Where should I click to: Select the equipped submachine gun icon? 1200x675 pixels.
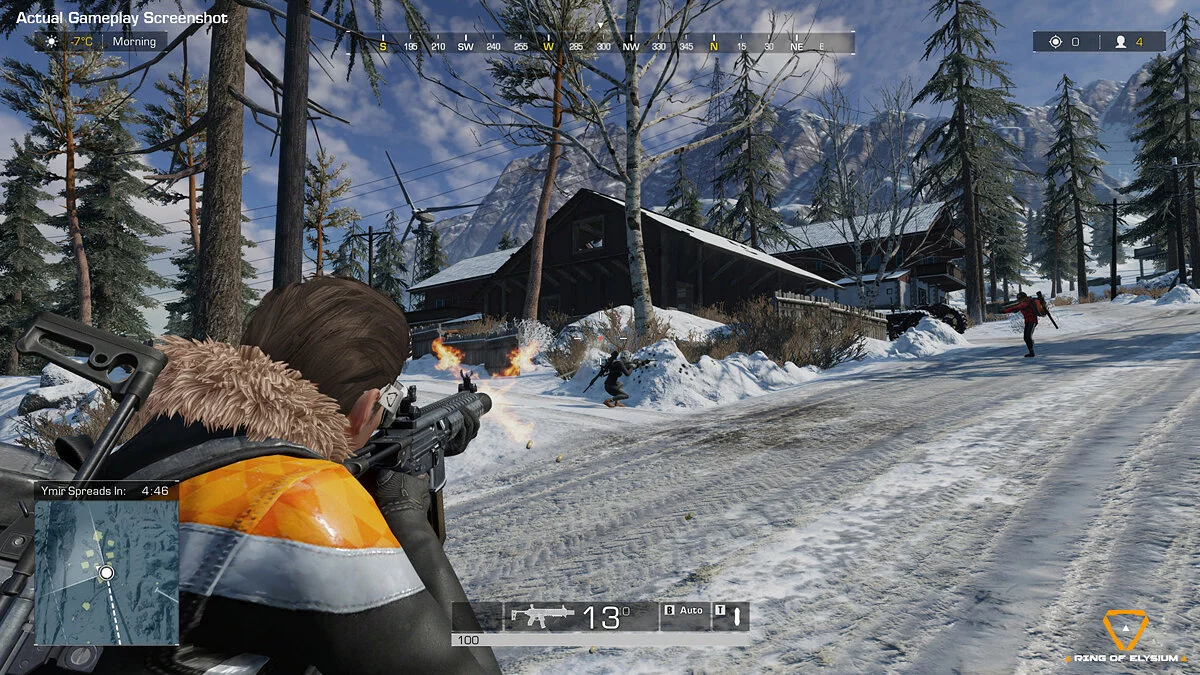[x=542, y=616]
